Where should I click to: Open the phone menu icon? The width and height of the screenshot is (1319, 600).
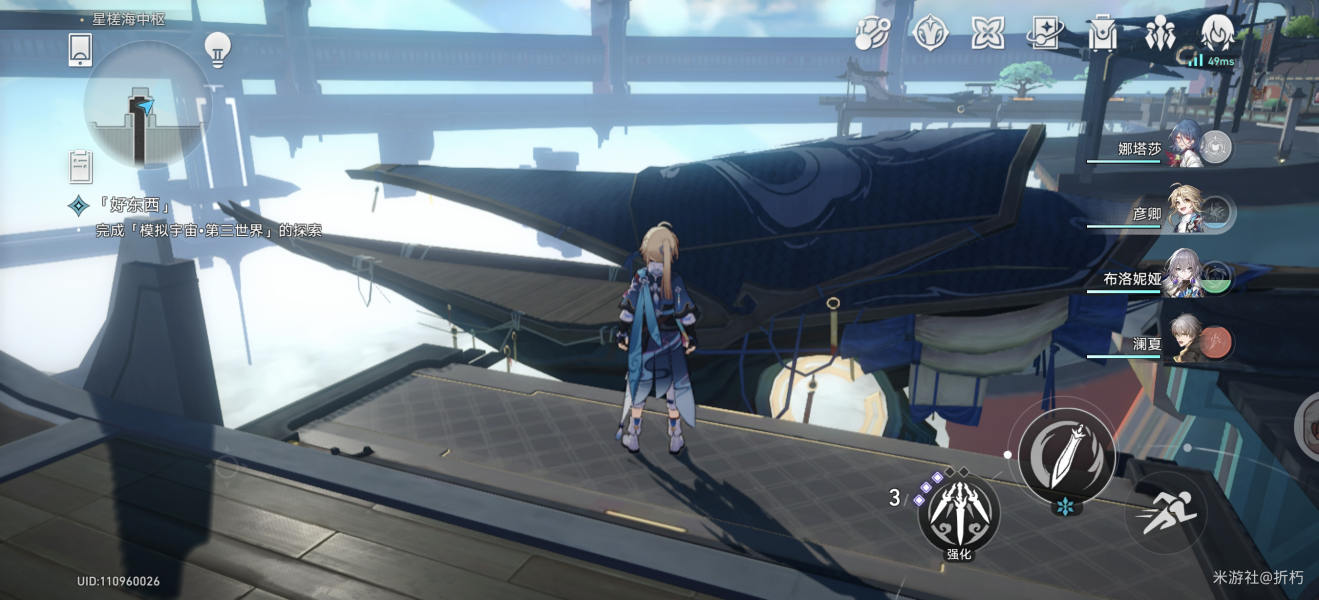pyautogui.click(x=81, y=49)
